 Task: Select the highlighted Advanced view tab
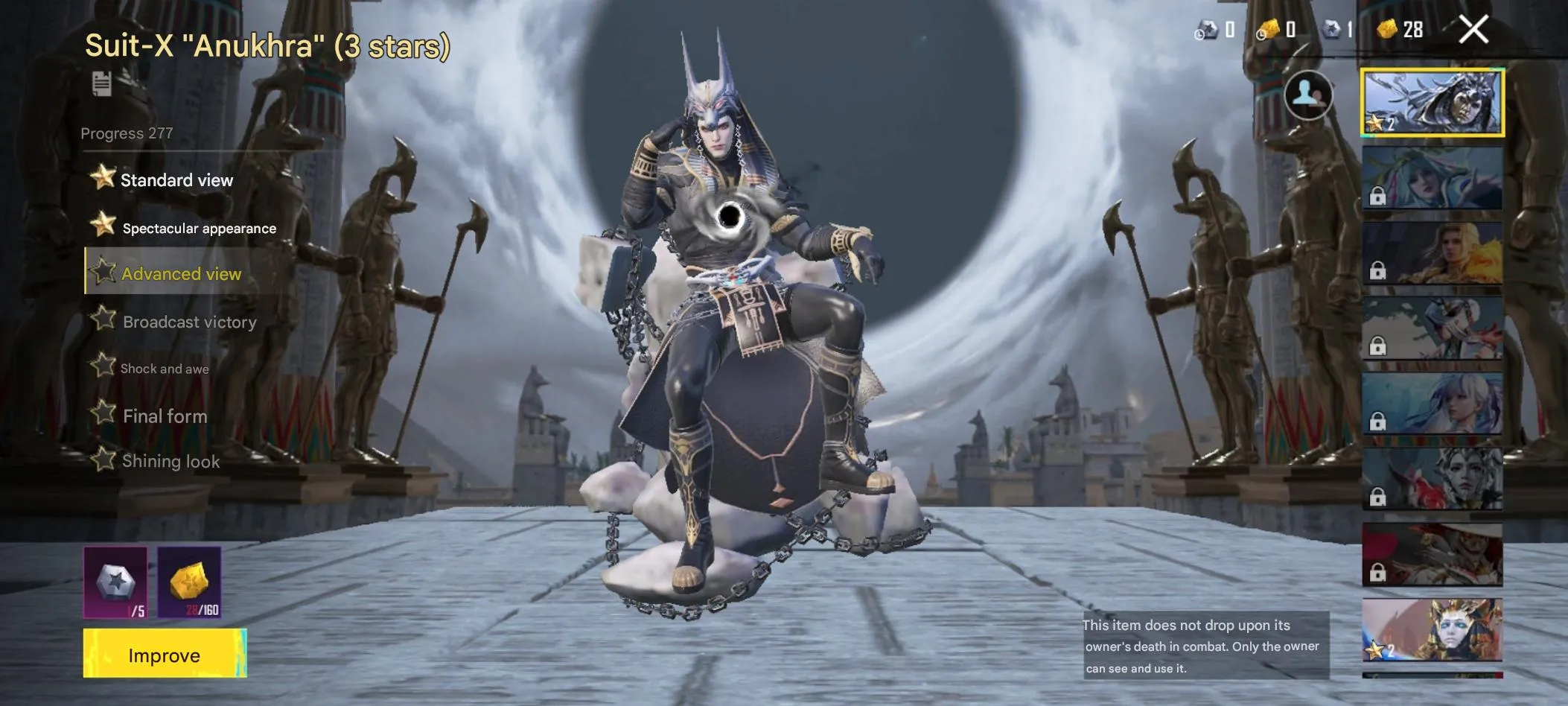click(x=181, y=274)
